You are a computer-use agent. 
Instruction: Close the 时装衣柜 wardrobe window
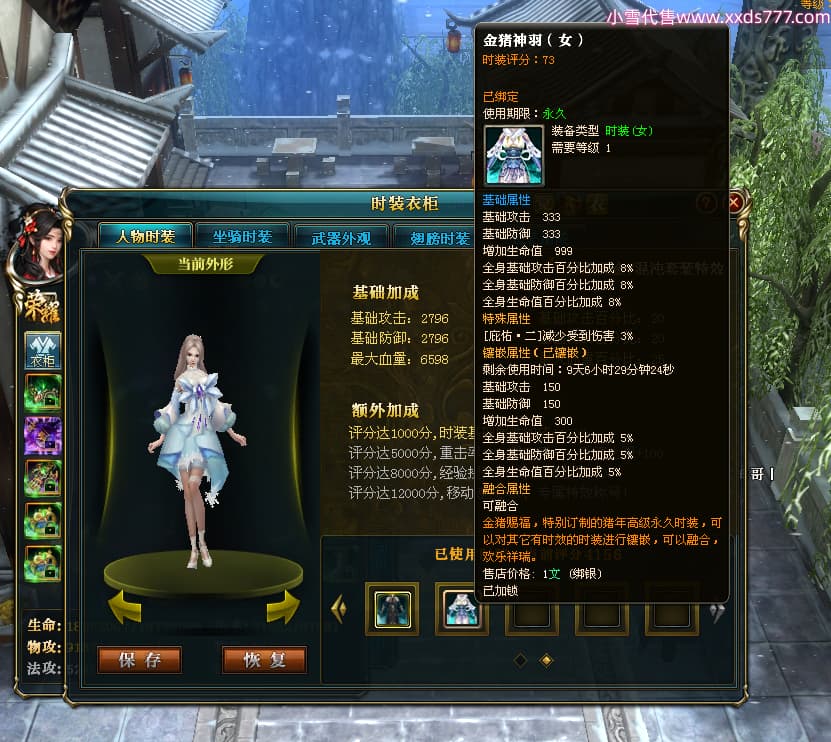(735, 203)
